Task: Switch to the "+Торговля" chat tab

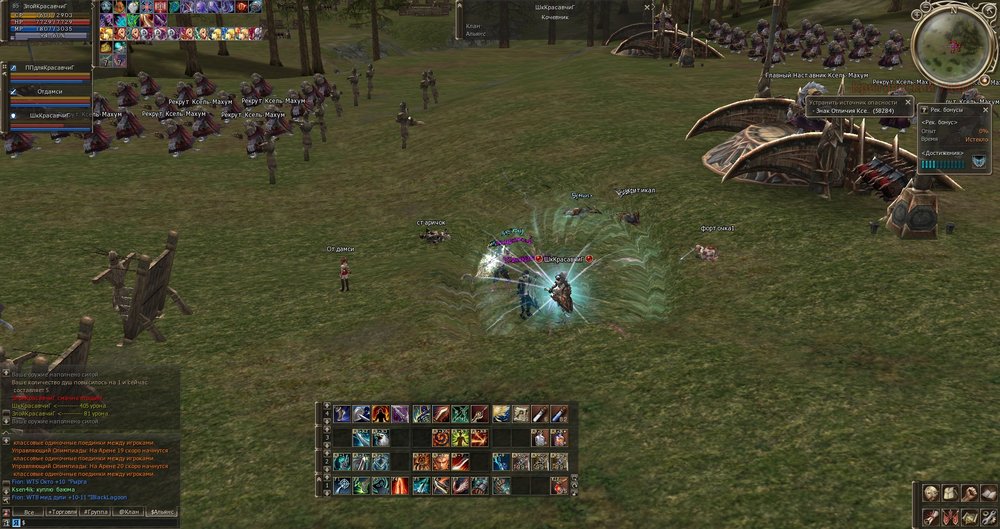Action: tap(63, 512)
